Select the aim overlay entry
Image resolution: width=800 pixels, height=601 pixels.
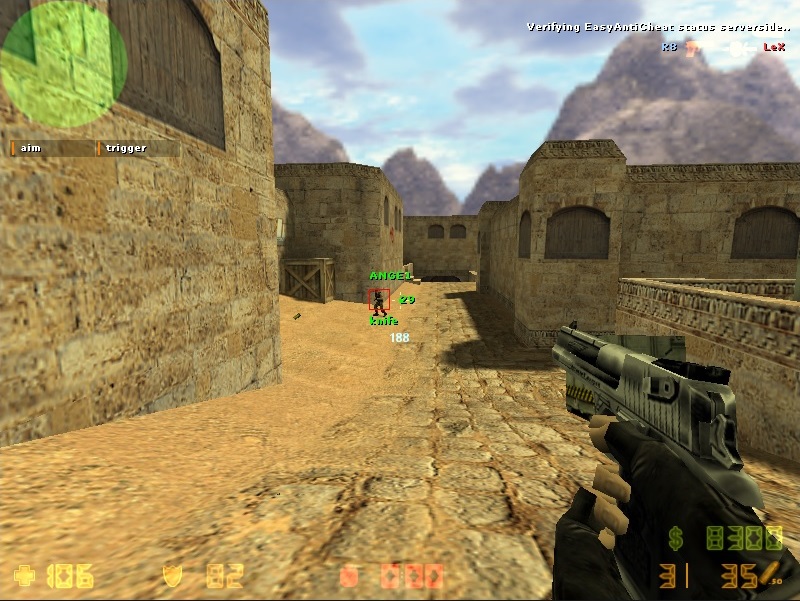pos(52,148)
